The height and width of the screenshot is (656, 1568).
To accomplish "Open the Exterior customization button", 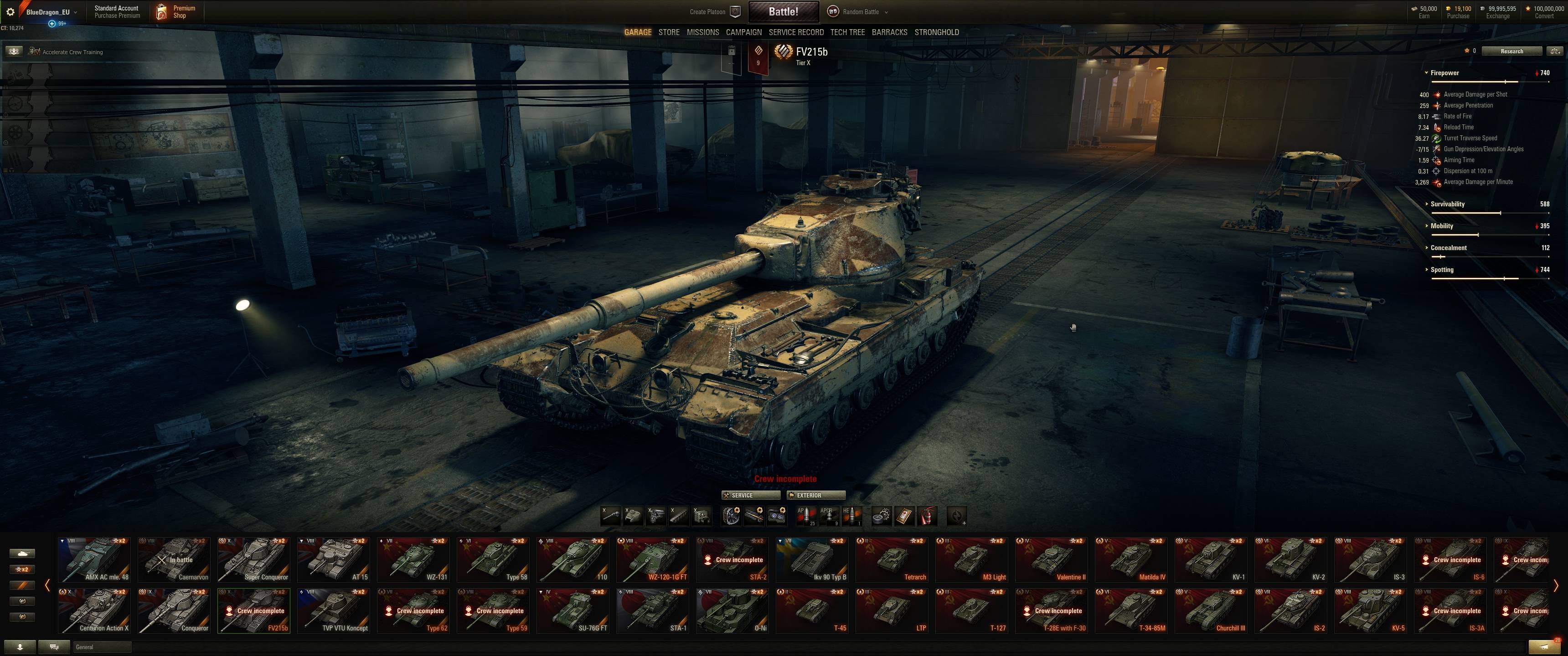I will 815,495.
